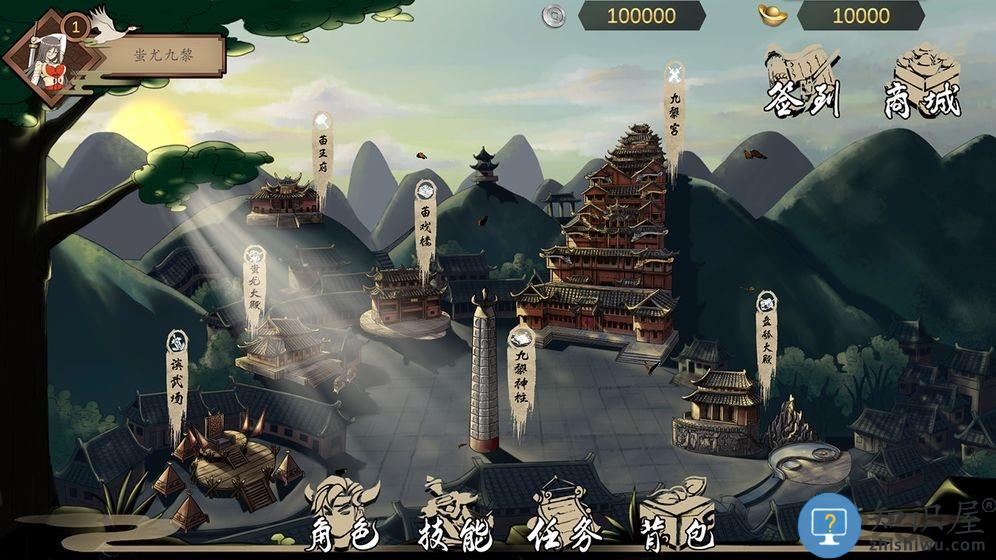The image size is (996, 560).
Task: Select the 苗王府 location banner
Action: [x=322, y=155]
